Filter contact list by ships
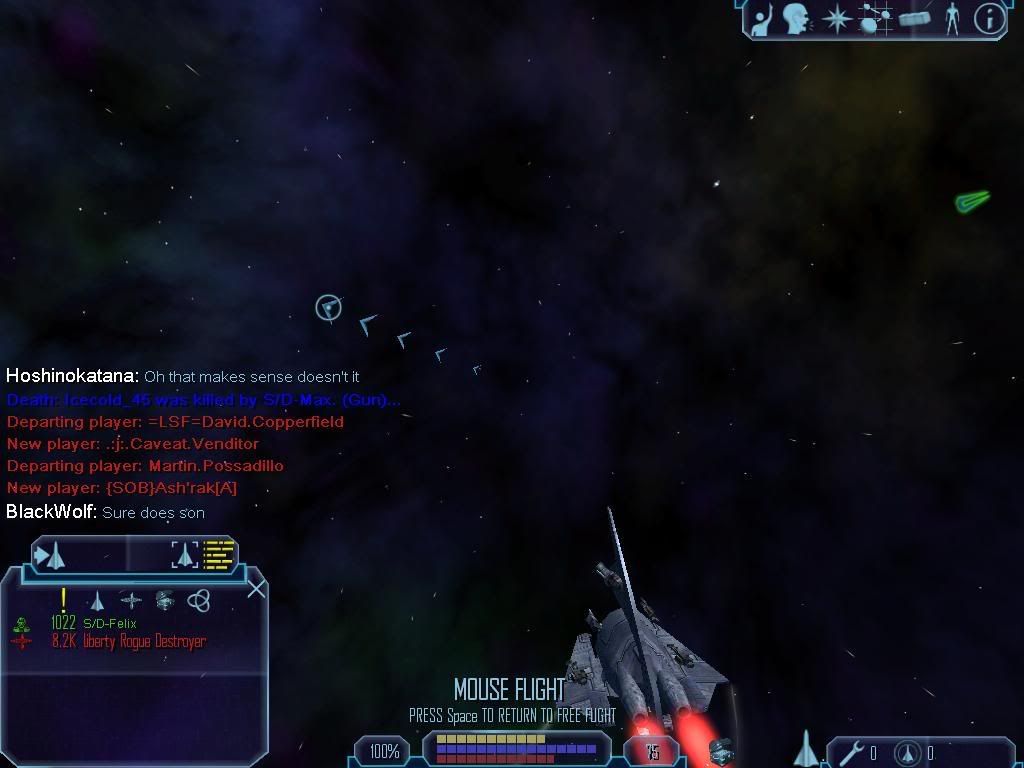 click(97, 600)
